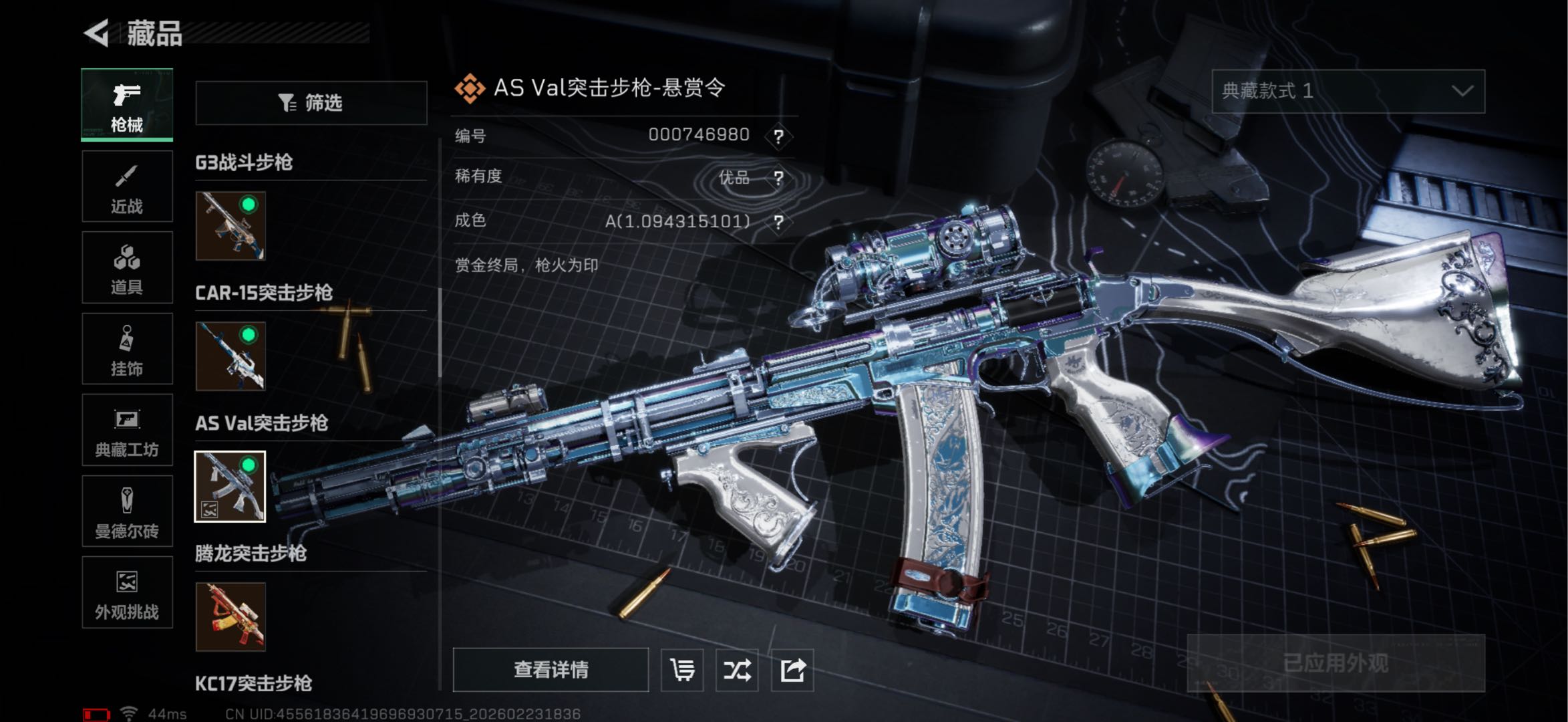The height and width of the screenshot is (722, 1568).
Task: Click the 查看详情 details button
Action: click(551, 670)
